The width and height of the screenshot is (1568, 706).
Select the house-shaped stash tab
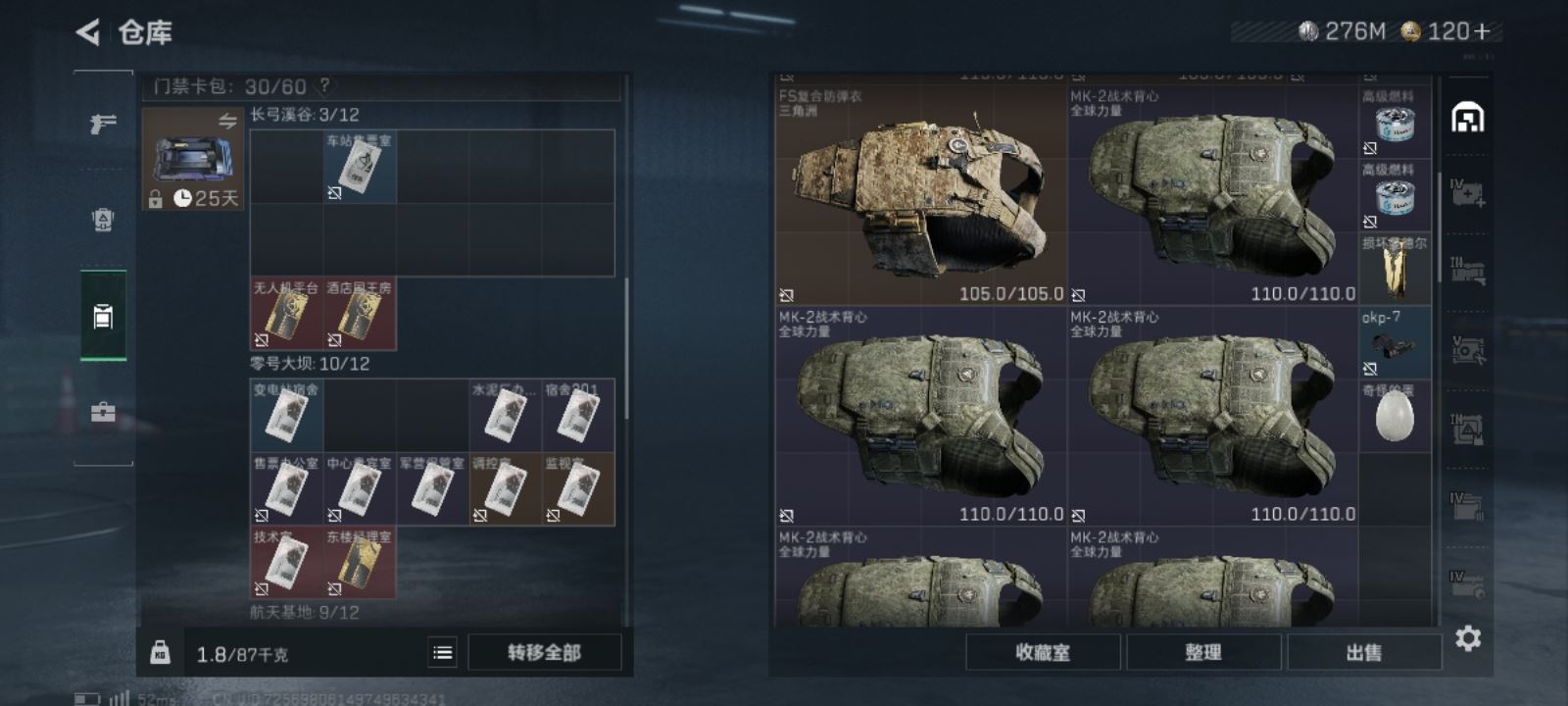[1467, 119]
